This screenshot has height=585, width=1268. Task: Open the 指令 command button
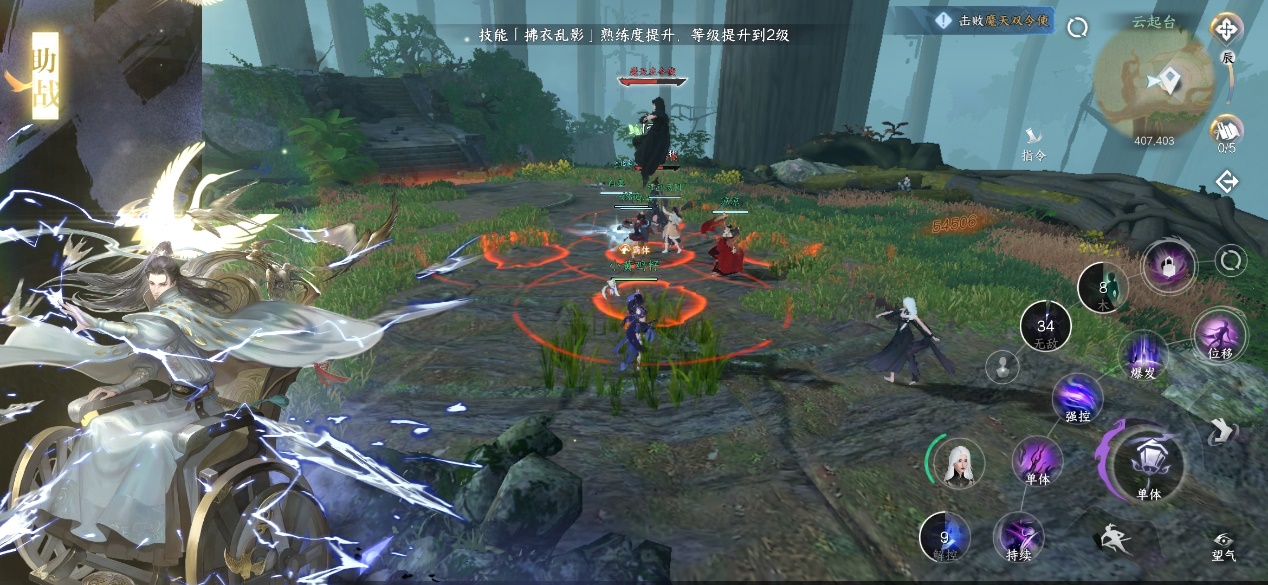(1034, 142)
